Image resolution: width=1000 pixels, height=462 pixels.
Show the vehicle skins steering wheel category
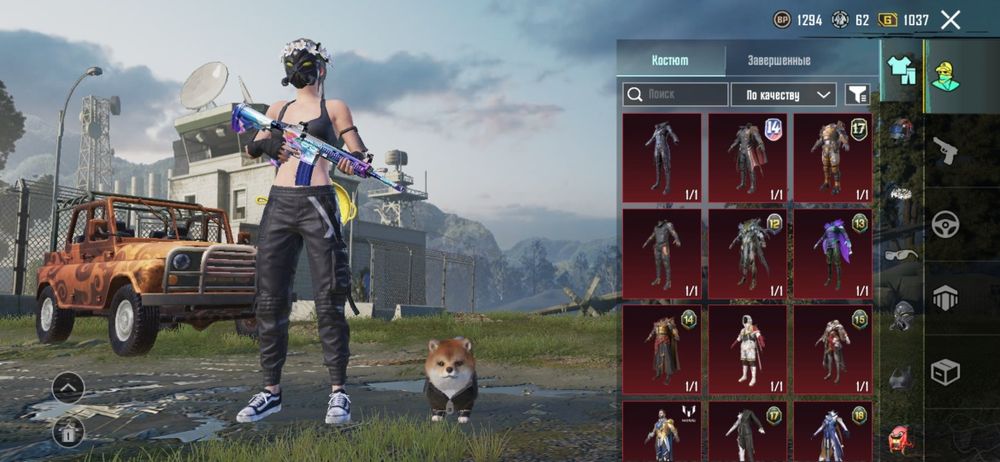click(x=945, y=224)
